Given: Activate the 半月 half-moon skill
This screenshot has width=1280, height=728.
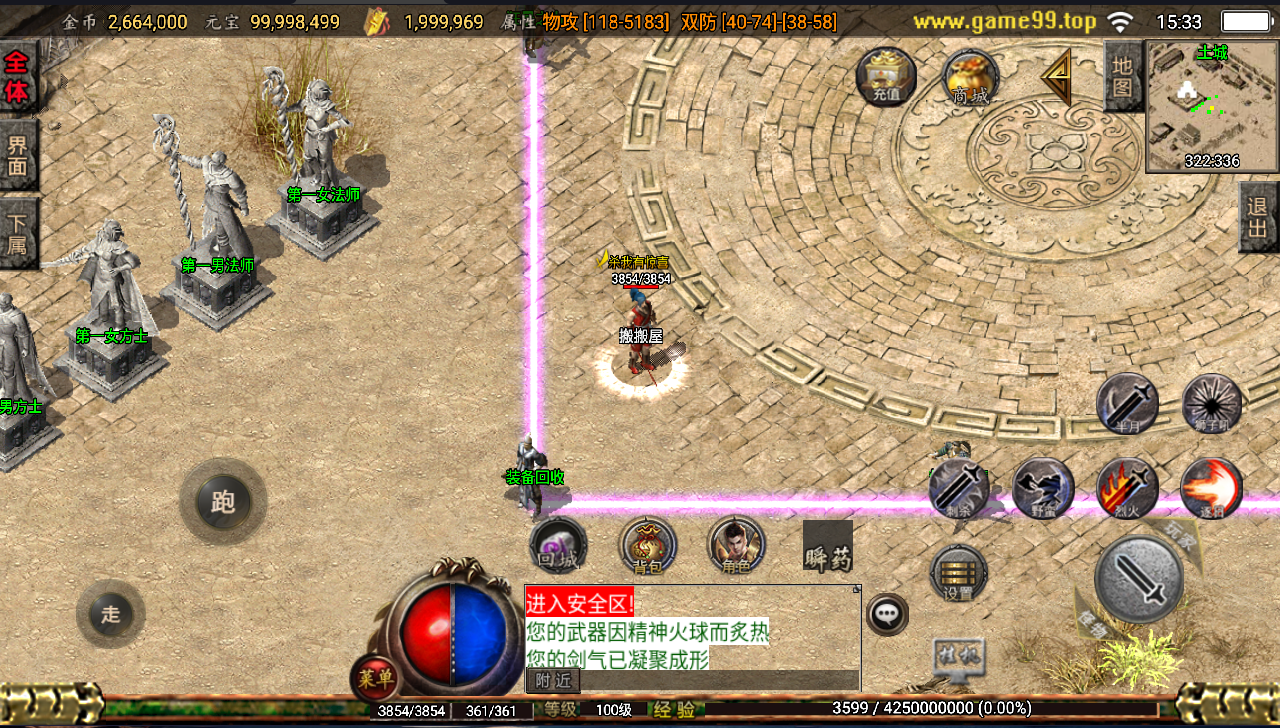Looking at the screenshot, I should pos(1127,403).
